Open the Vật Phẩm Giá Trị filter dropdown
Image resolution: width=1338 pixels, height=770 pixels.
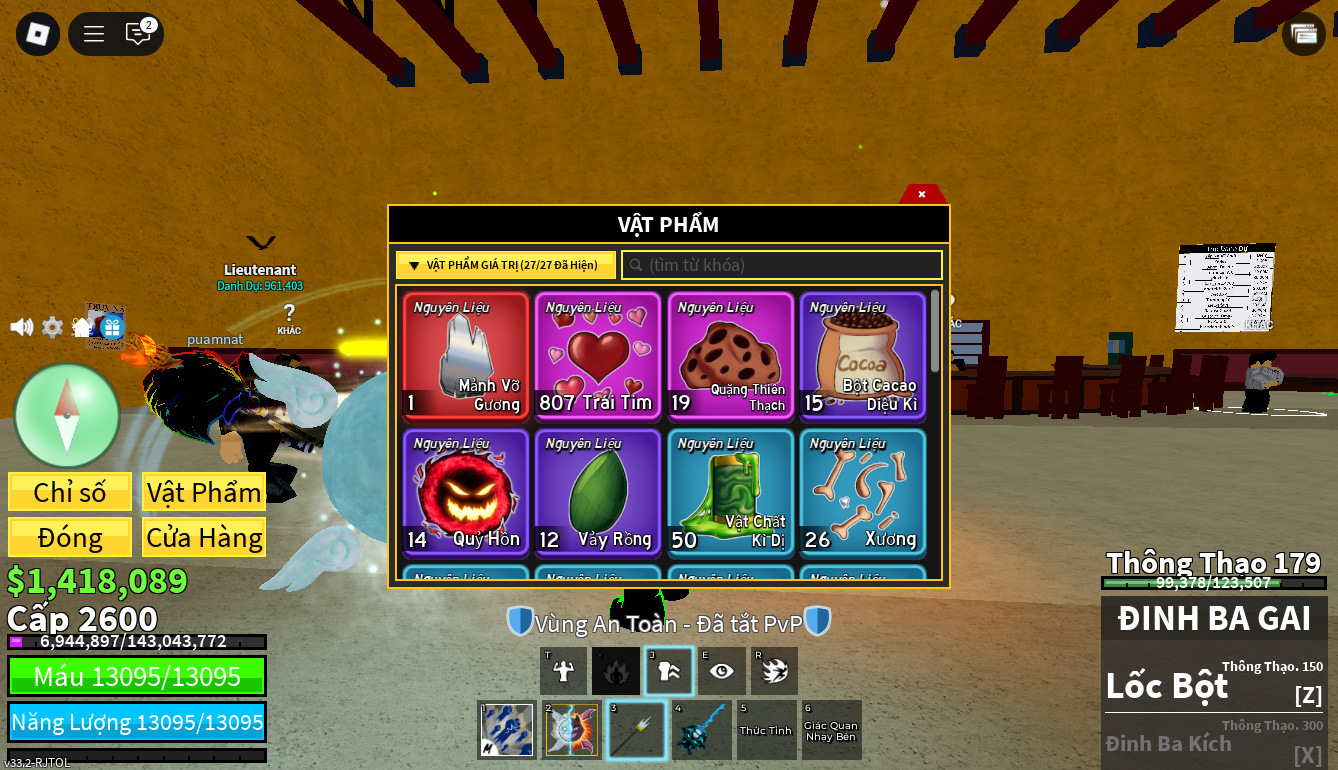(x=505, y=265)
